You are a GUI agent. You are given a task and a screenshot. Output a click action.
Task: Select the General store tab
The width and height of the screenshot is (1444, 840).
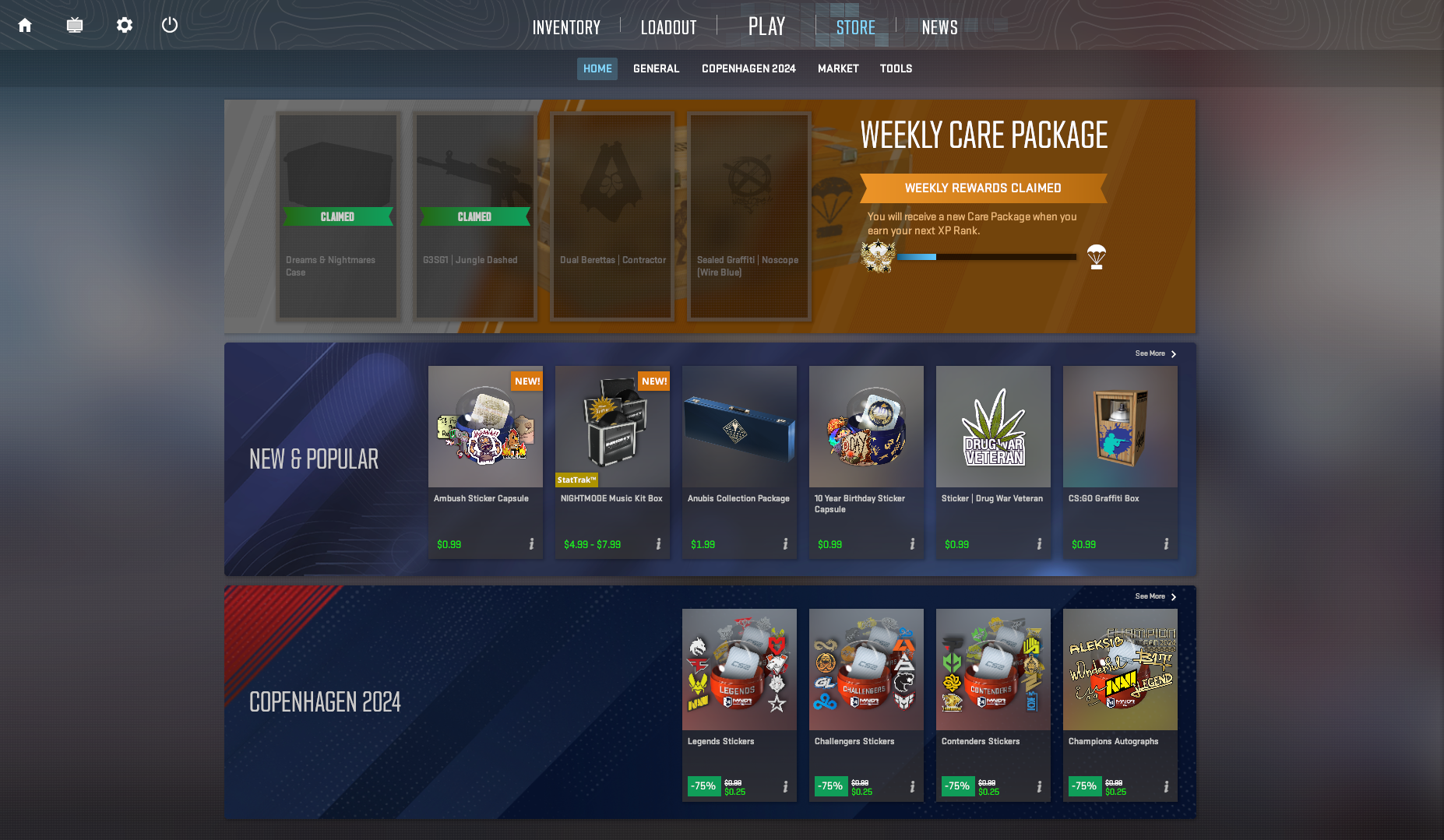point(656,69)
